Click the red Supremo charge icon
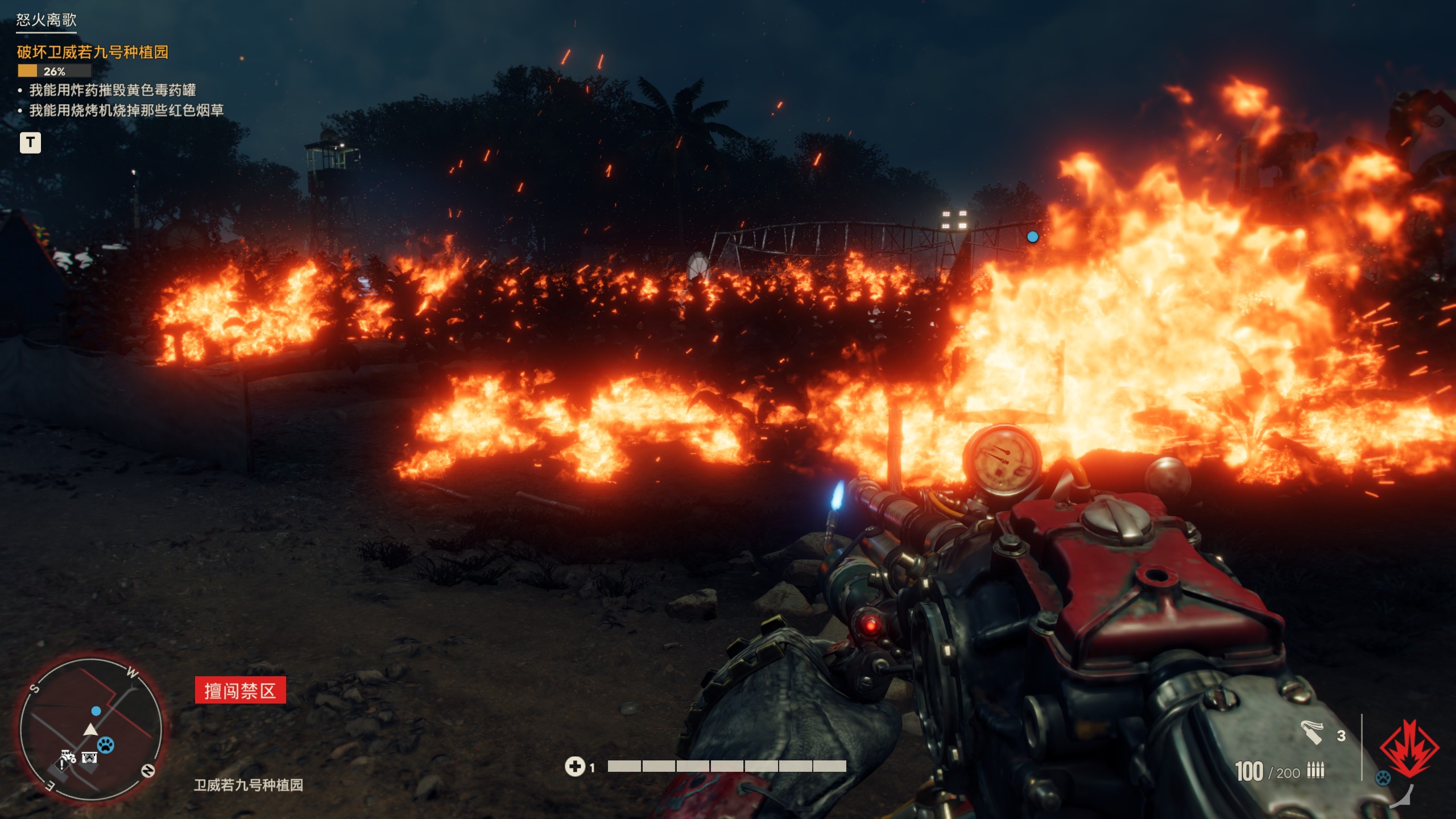Screen dimensions: 1456x819 tap(1409, 748)
